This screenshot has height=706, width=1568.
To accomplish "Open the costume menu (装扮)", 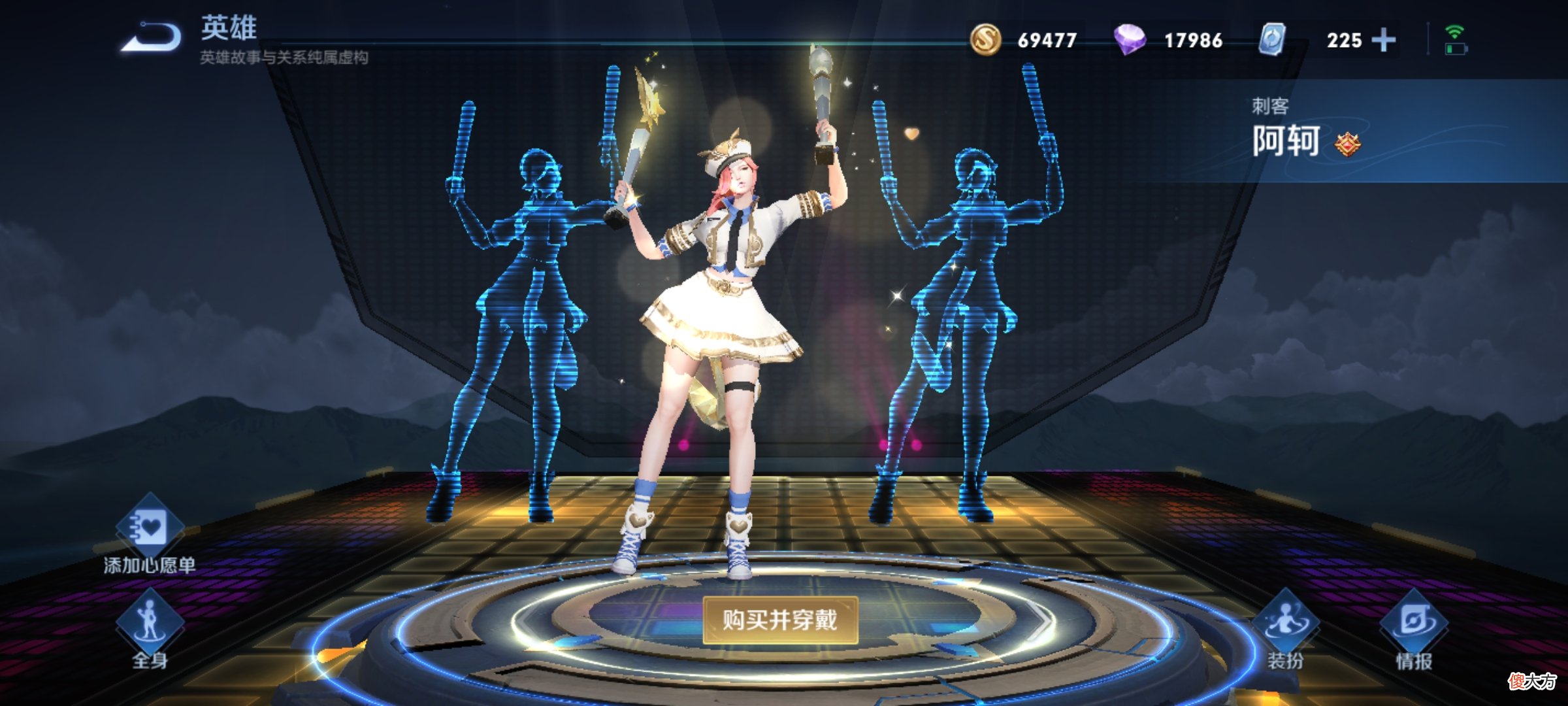I will click(x=1285, y=624).
